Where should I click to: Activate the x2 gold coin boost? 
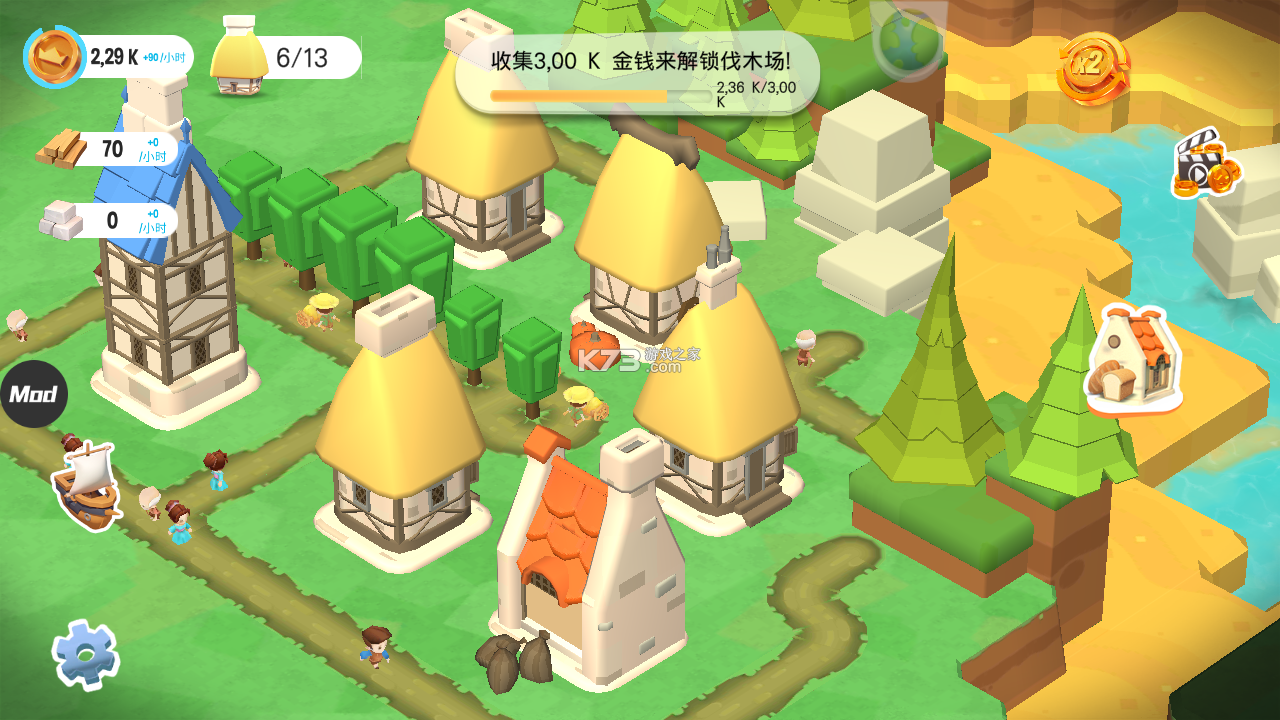pyautogui.click(x=1092, y=68)
